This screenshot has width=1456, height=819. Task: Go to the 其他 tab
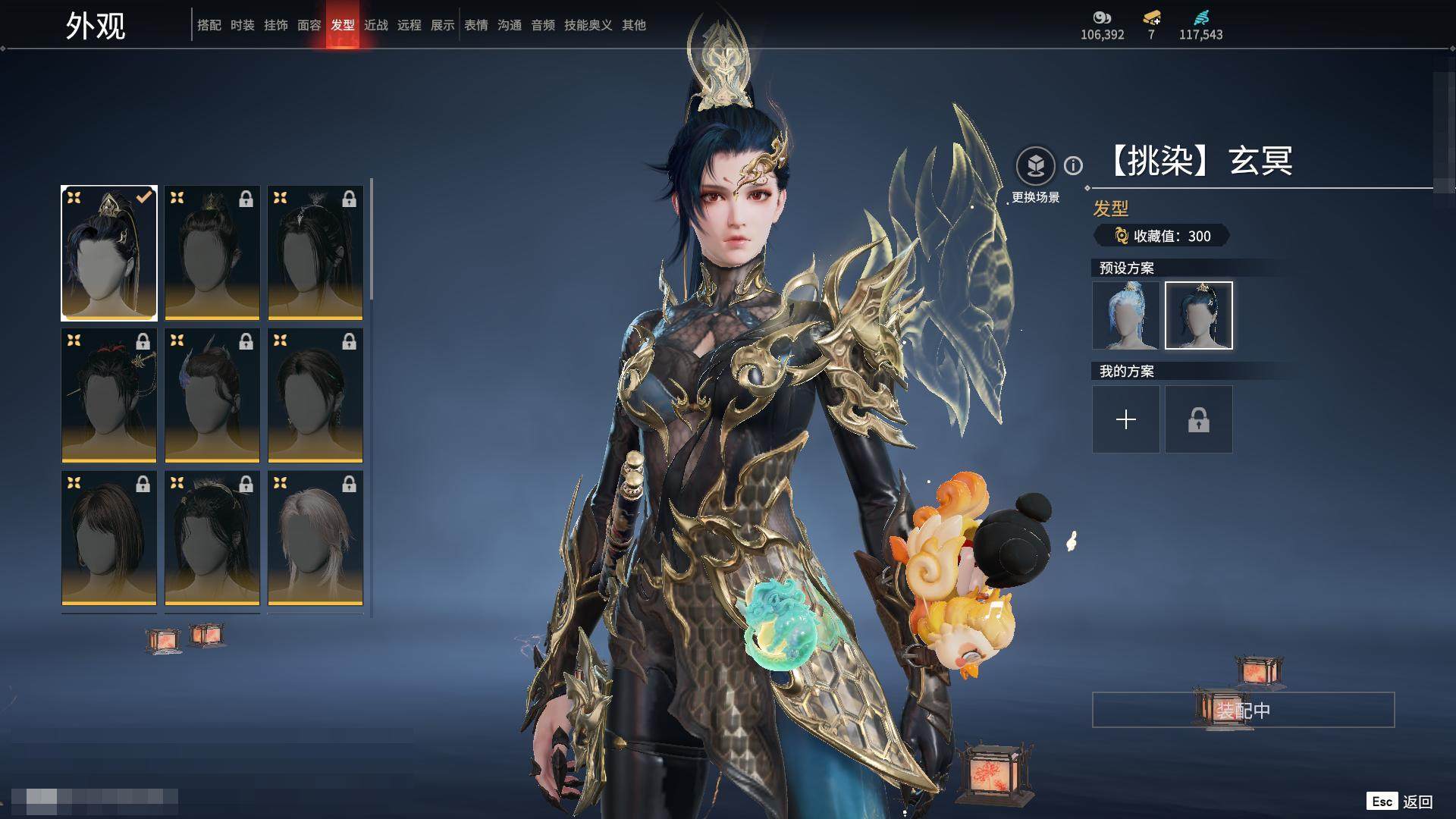pyautogui.click(x=634, y=25)
